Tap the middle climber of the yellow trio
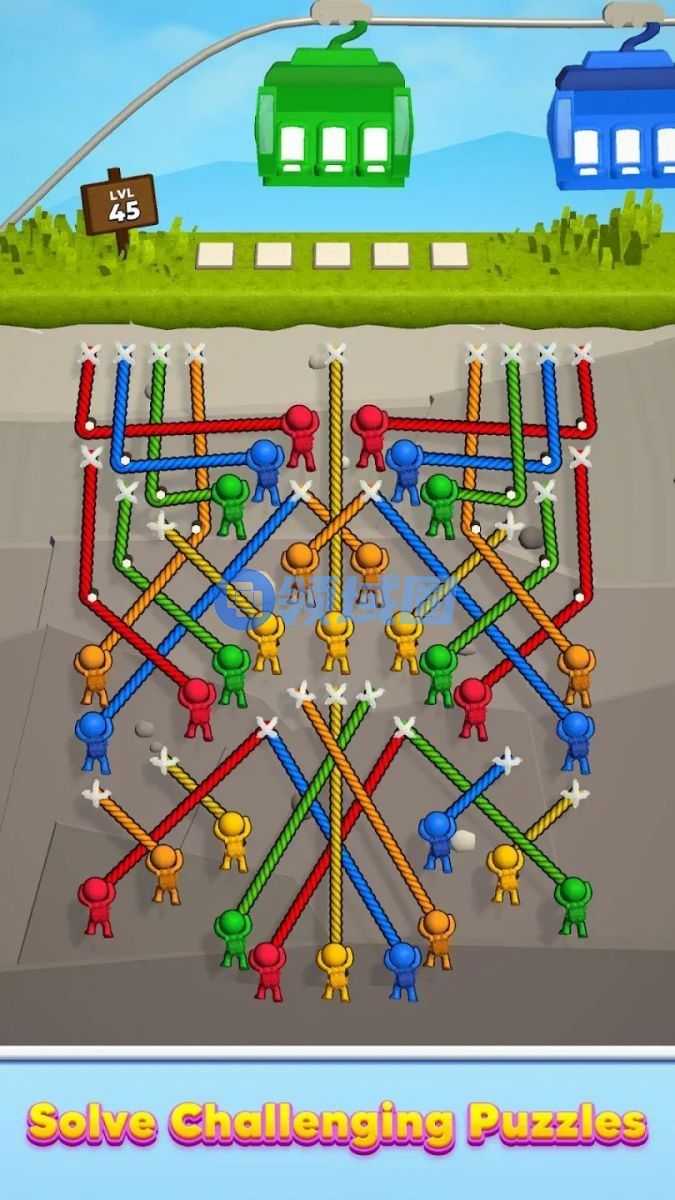675x1200 pixels. point(335,640)
